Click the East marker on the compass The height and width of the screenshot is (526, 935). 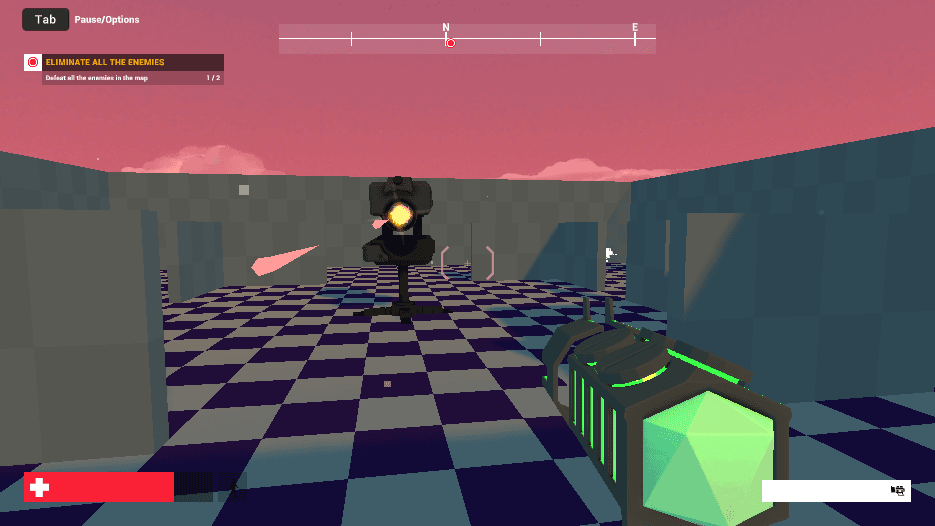[634, 28]
